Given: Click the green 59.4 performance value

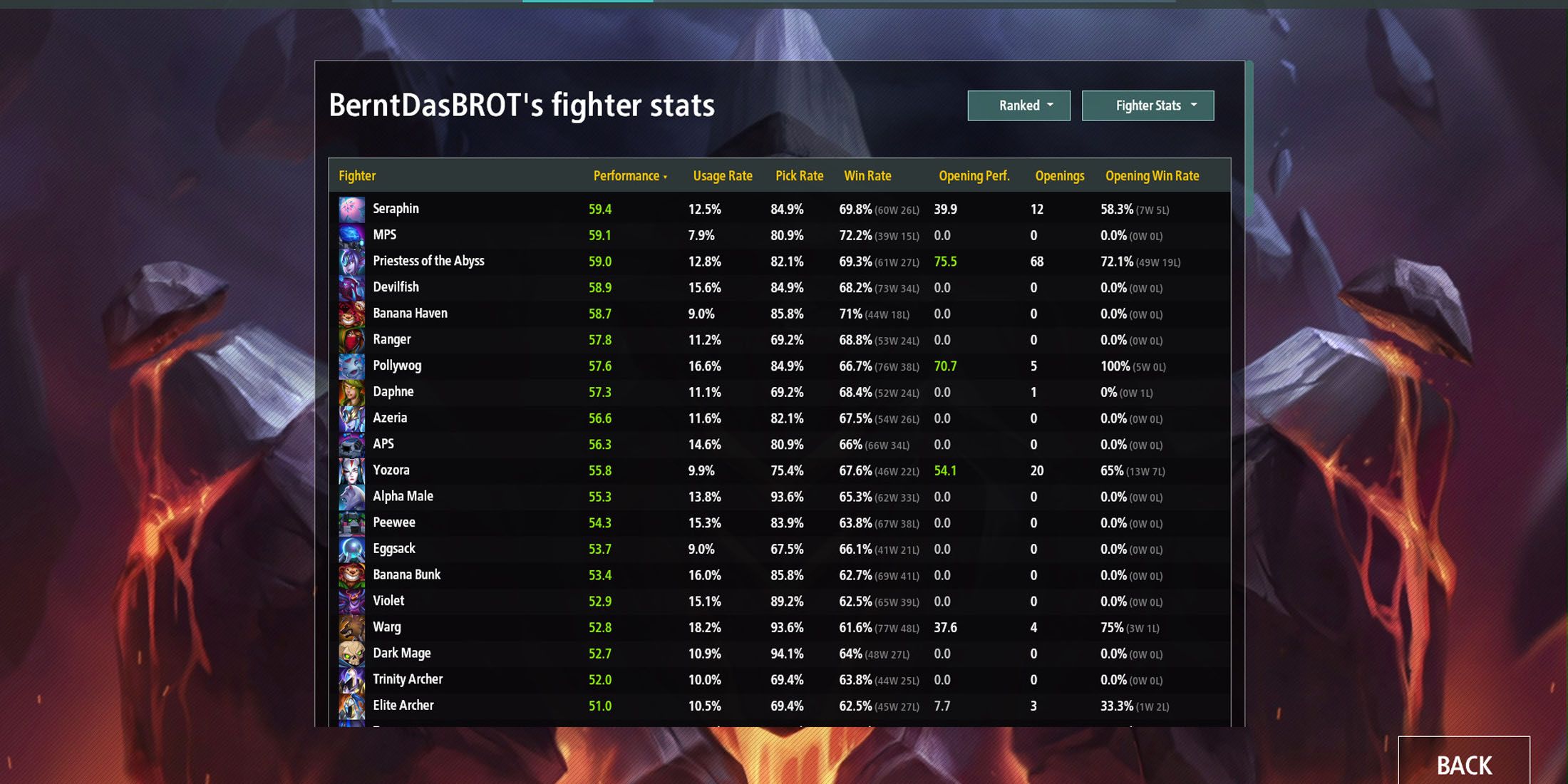Looking at the screenshot, I should [601, 209].
